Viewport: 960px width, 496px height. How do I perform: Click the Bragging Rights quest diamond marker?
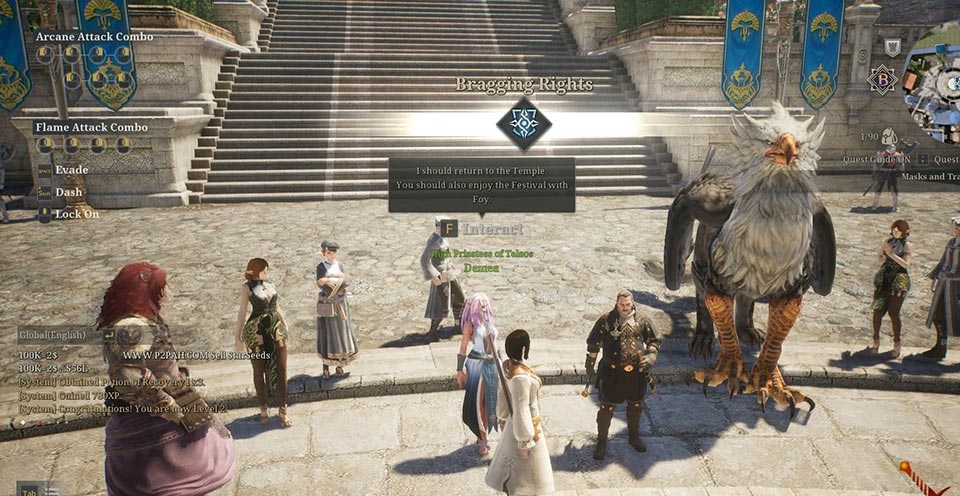coord(524,124)
